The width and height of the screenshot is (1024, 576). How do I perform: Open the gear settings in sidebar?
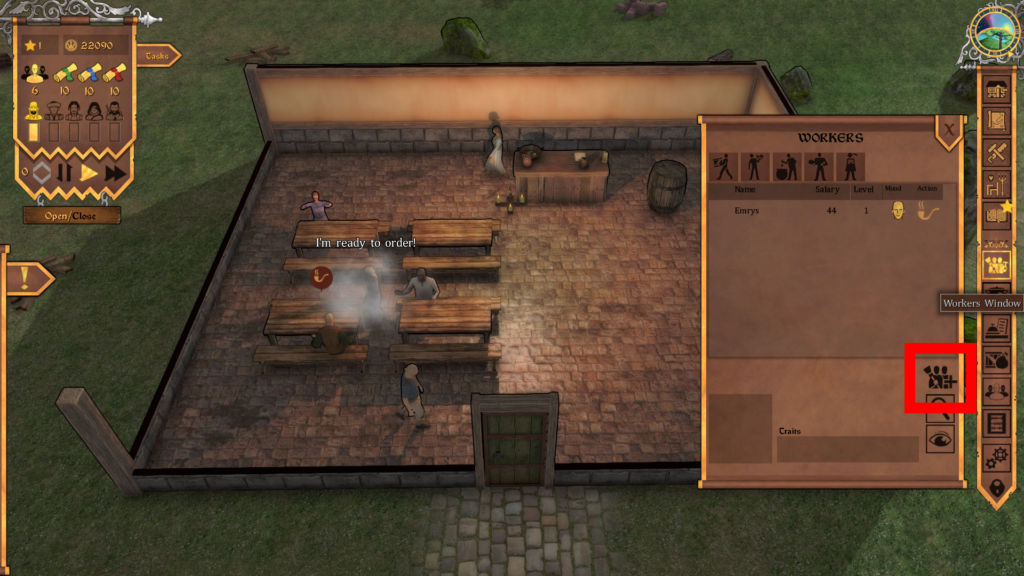[996, 456]
